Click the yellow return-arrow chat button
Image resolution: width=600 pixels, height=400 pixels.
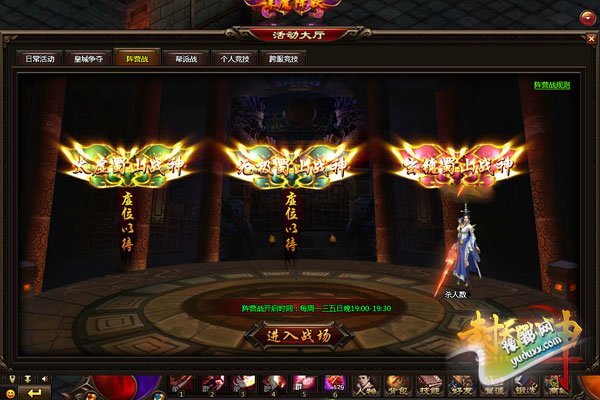(x=35, y=392)
